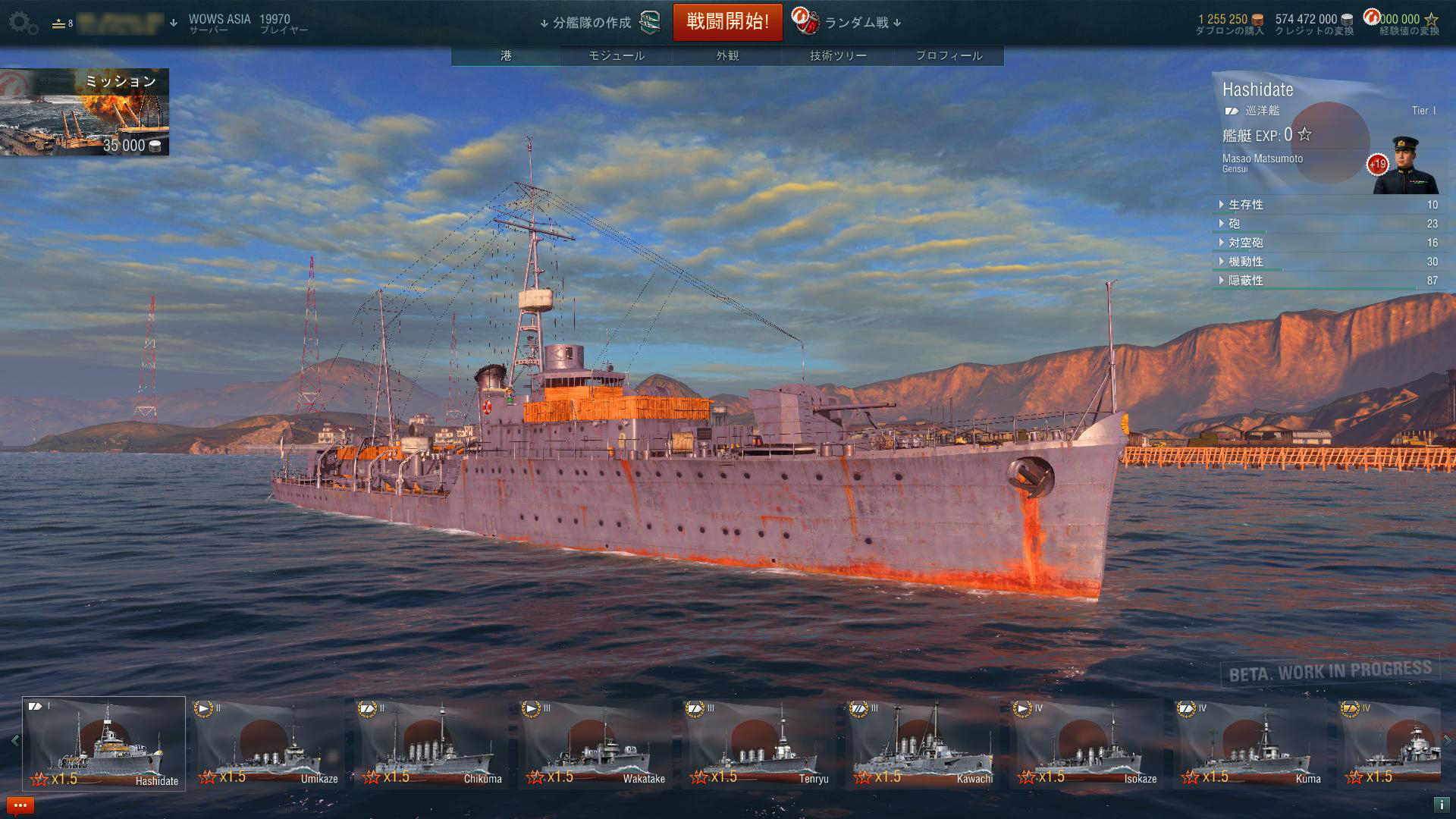Open the プロフィール tab
Viewport: 1456px width, 819px height.
(x=949, y=55)
